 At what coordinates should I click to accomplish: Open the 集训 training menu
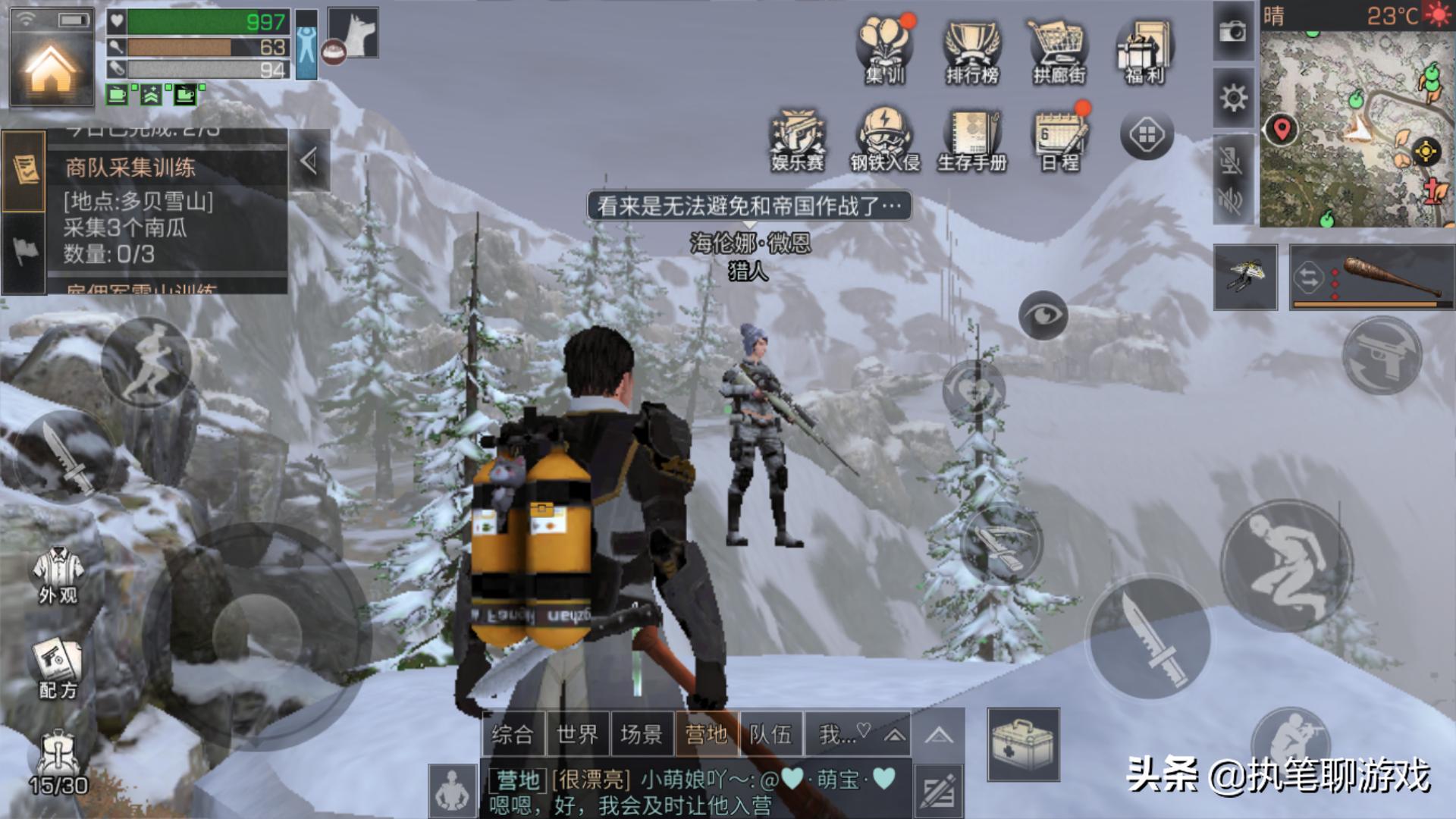[885, 50]
